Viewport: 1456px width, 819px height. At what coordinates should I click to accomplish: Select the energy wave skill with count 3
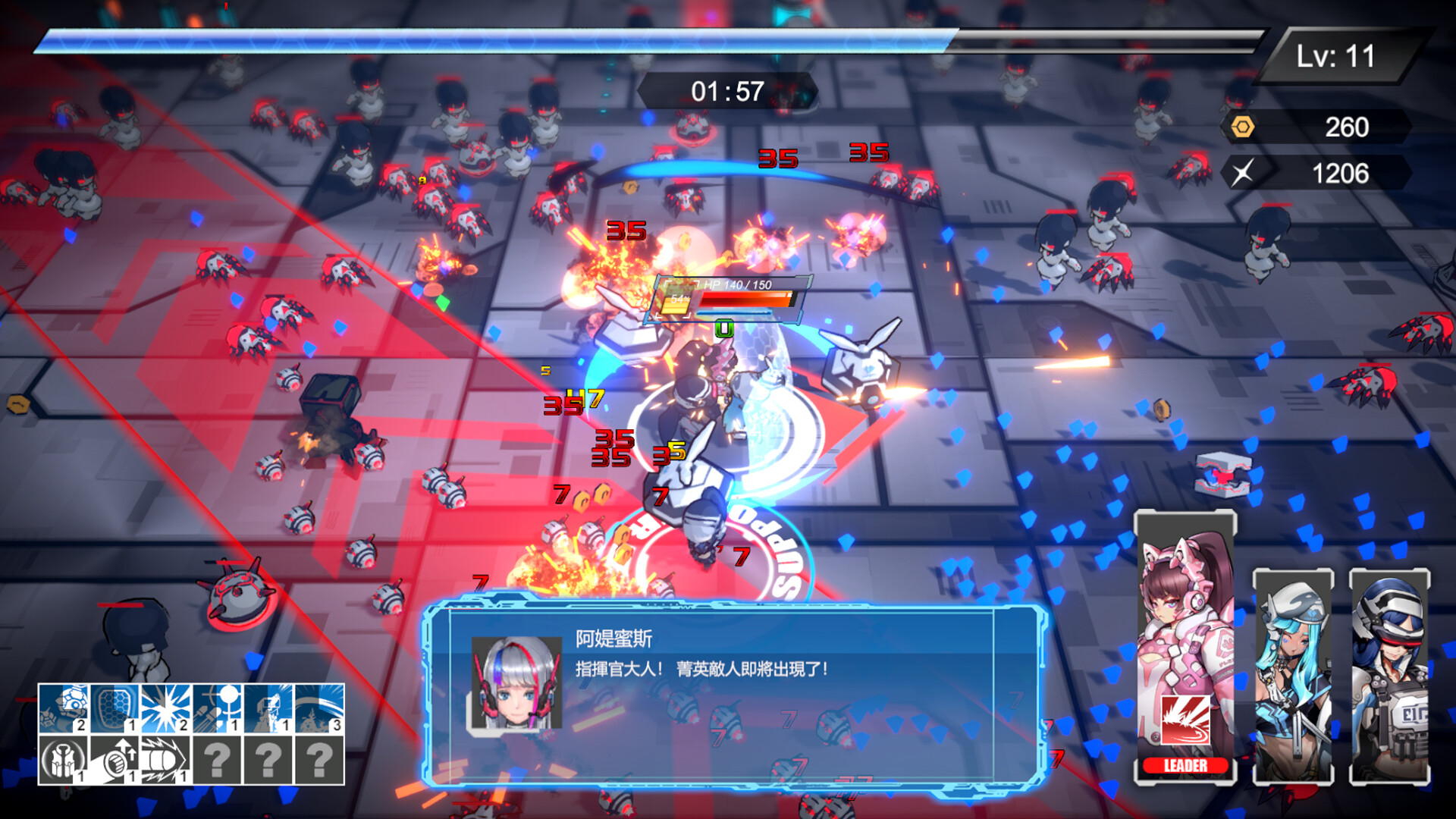pyautogui.click(x=317, y=708)
